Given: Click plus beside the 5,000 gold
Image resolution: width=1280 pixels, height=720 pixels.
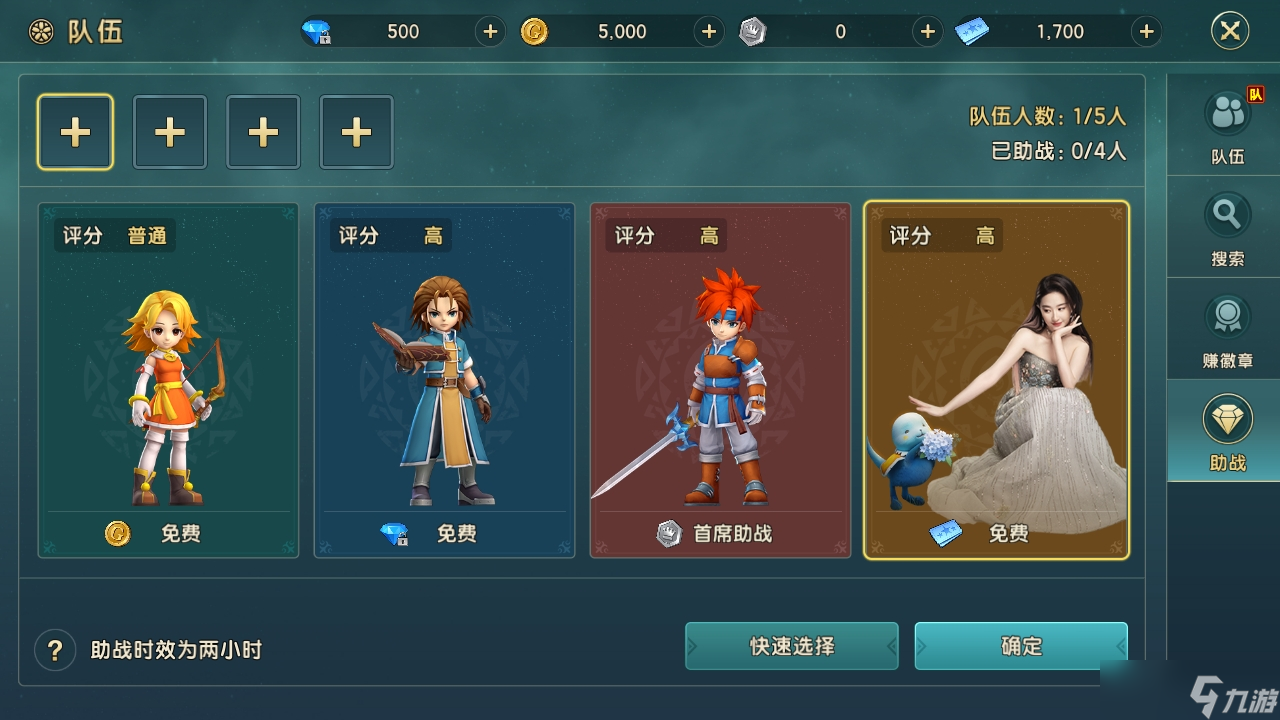Looking at the screenshot, I should tap(708, 31).
